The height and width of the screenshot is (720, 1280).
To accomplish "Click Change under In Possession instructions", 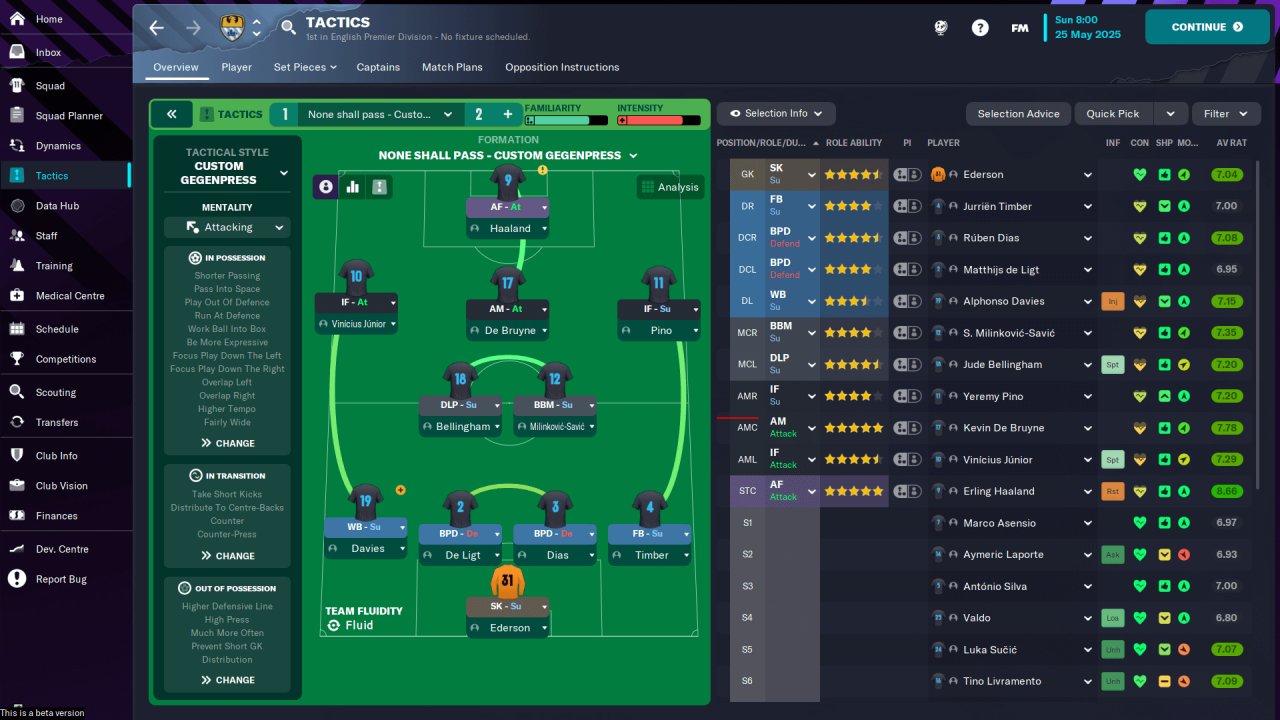I will click(x=228, y=443).
